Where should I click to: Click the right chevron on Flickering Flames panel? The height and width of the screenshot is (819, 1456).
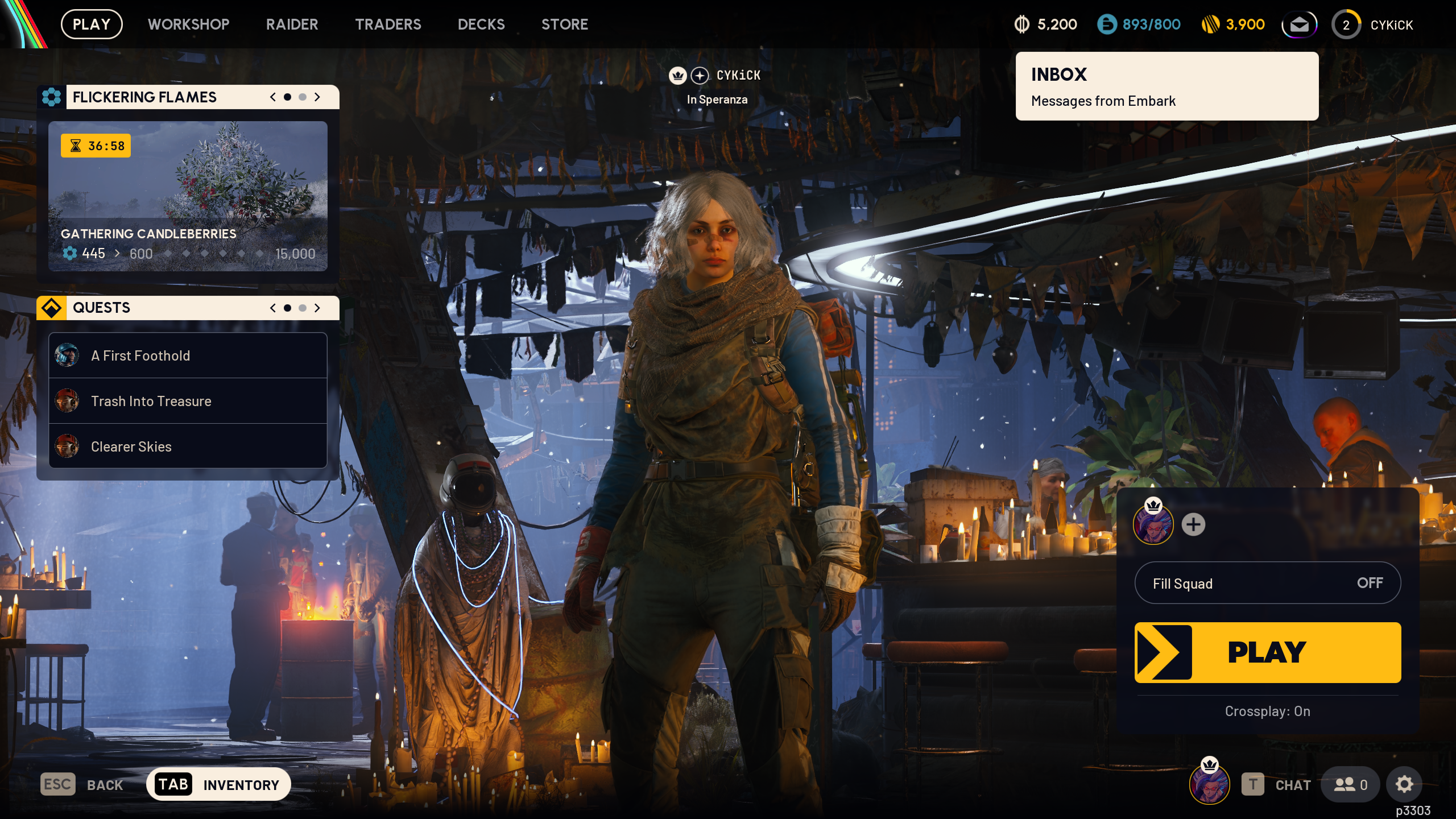(317, 97)
